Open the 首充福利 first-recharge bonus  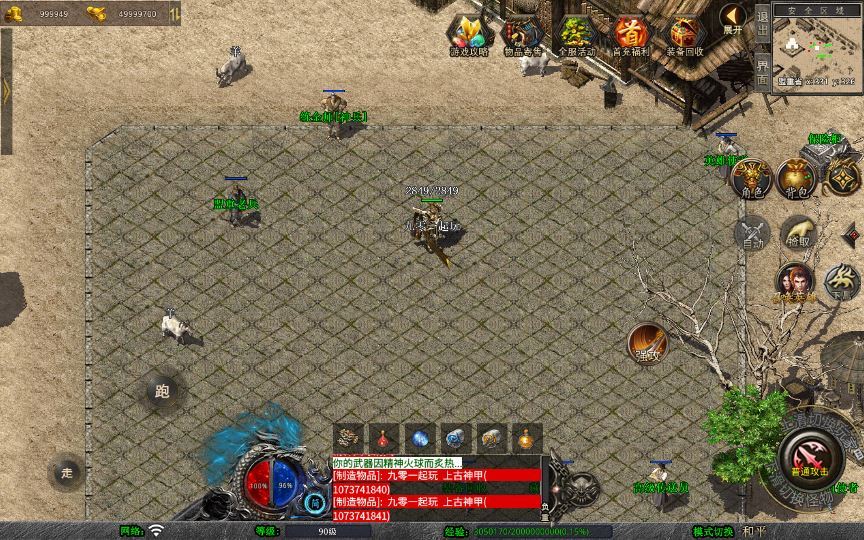[x=631, y=36]
